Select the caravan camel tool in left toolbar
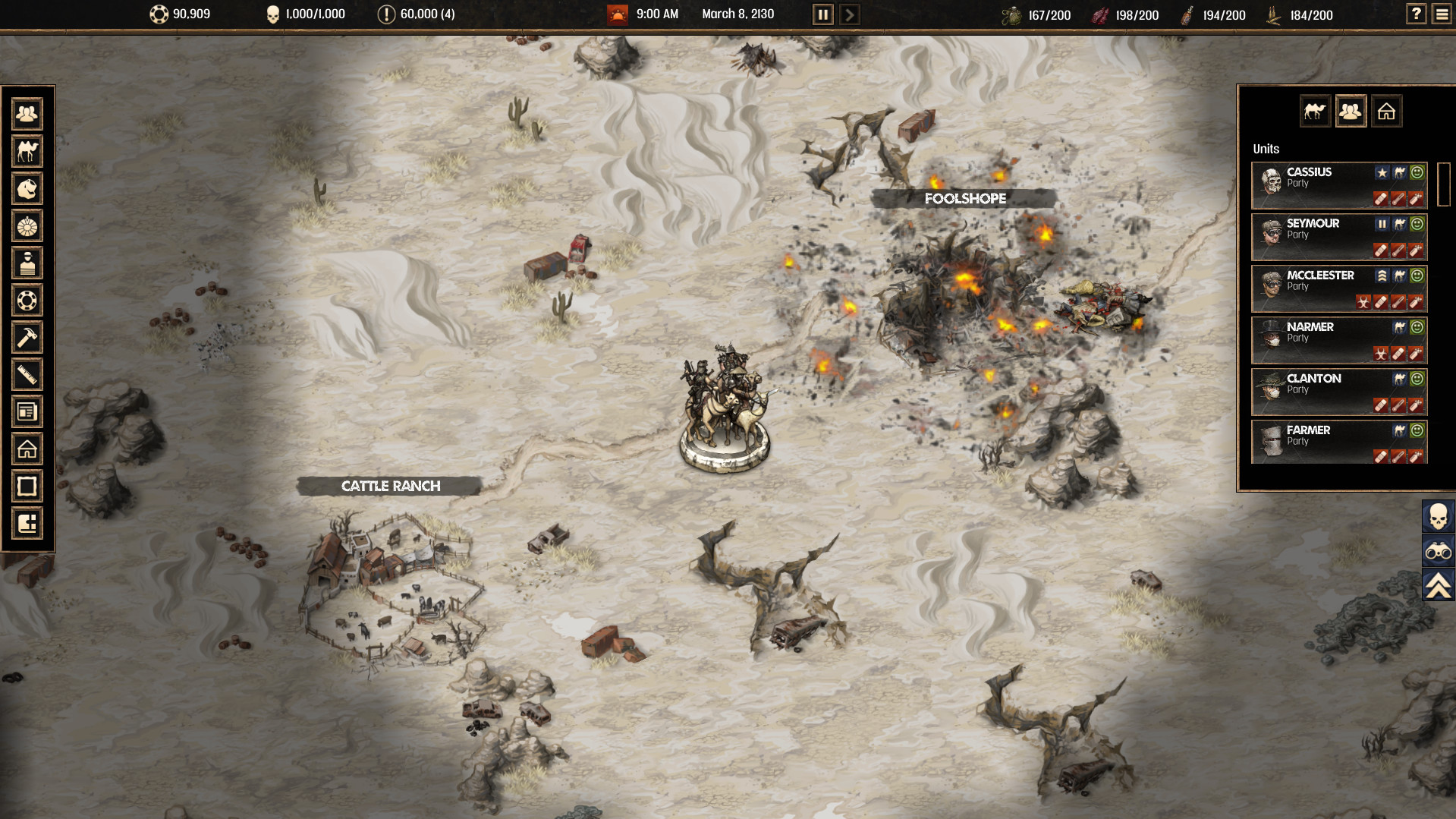 27,151
